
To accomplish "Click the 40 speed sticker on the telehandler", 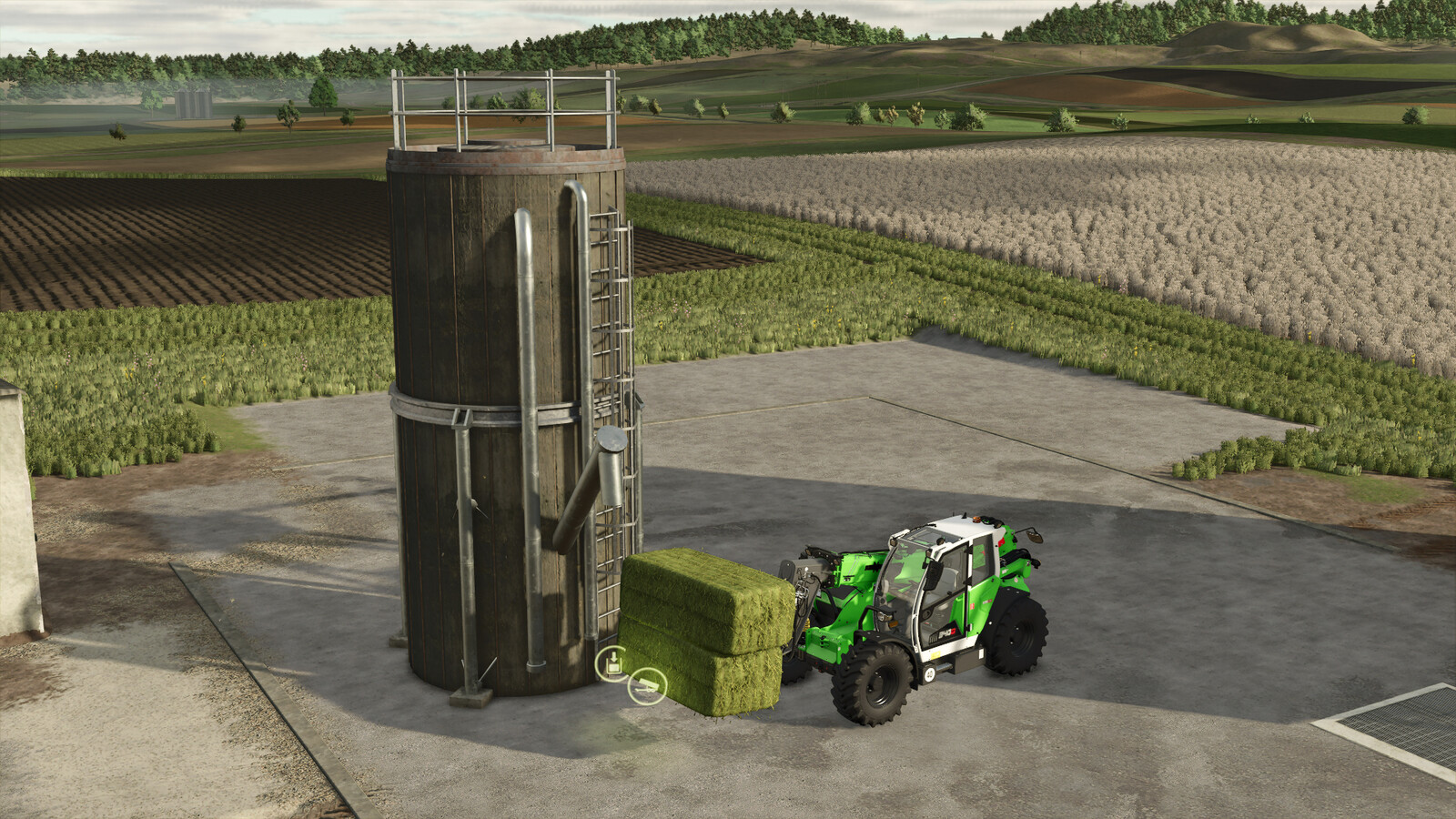I will [x=930, y=672].
